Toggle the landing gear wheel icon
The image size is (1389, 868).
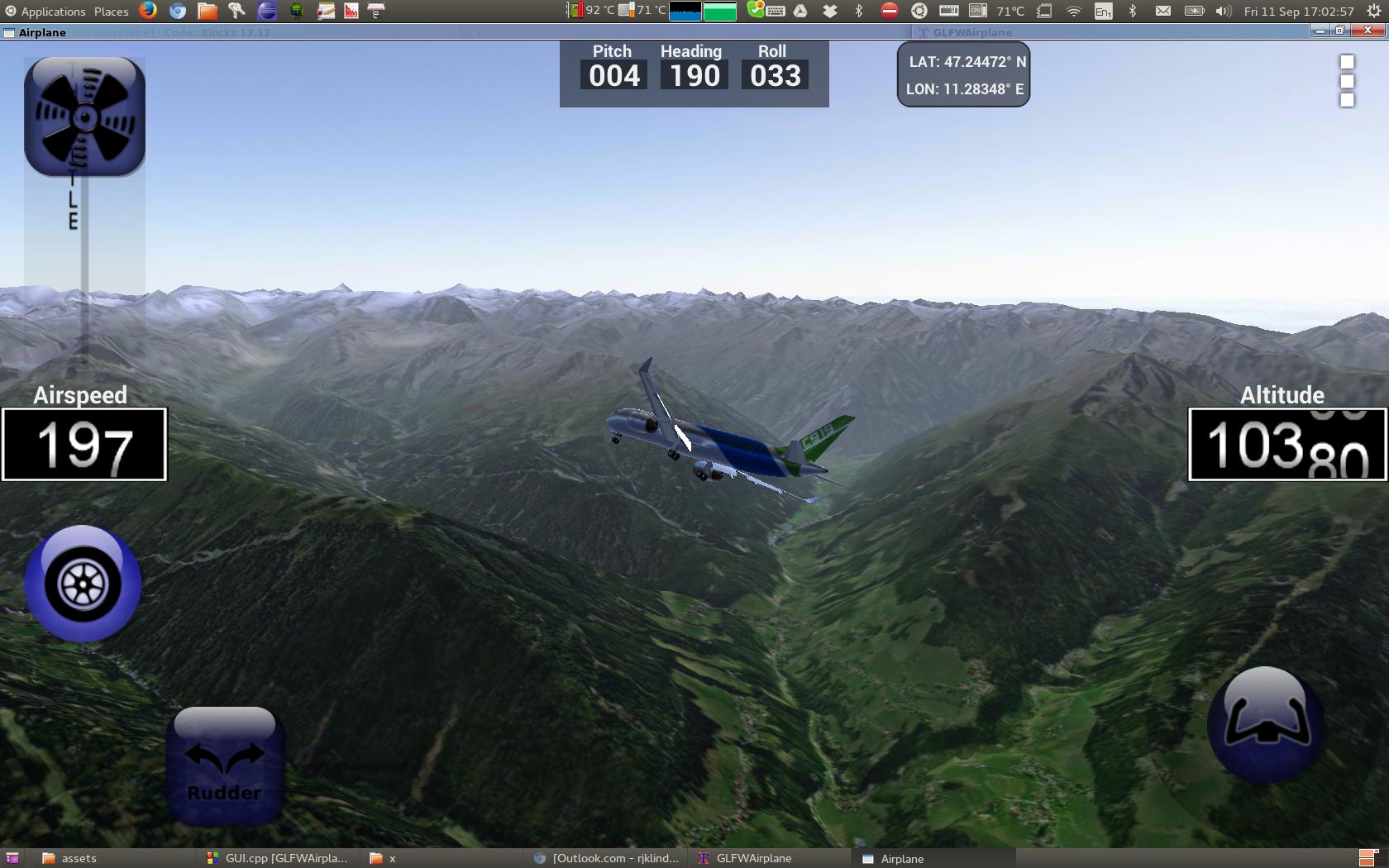tap(82, 584)
